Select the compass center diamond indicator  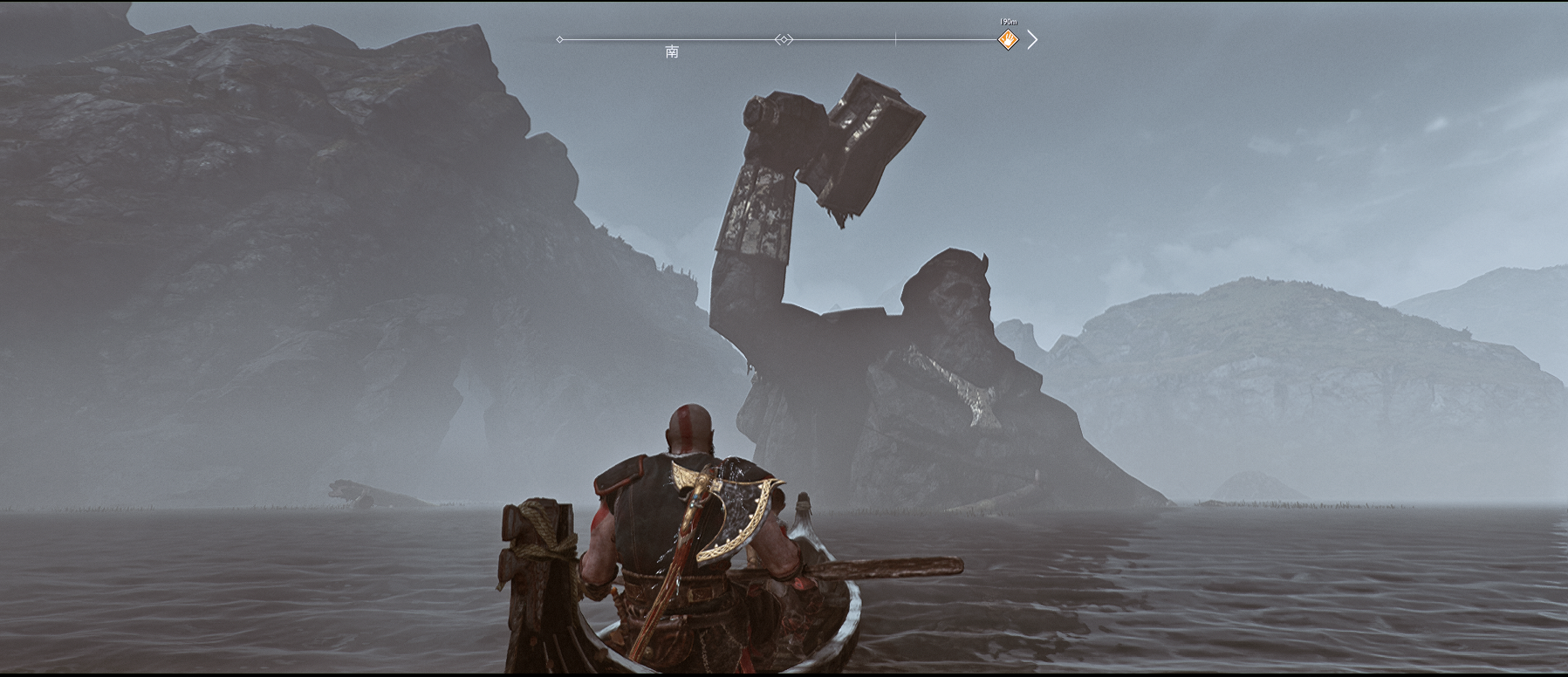[x=784, y=39]
